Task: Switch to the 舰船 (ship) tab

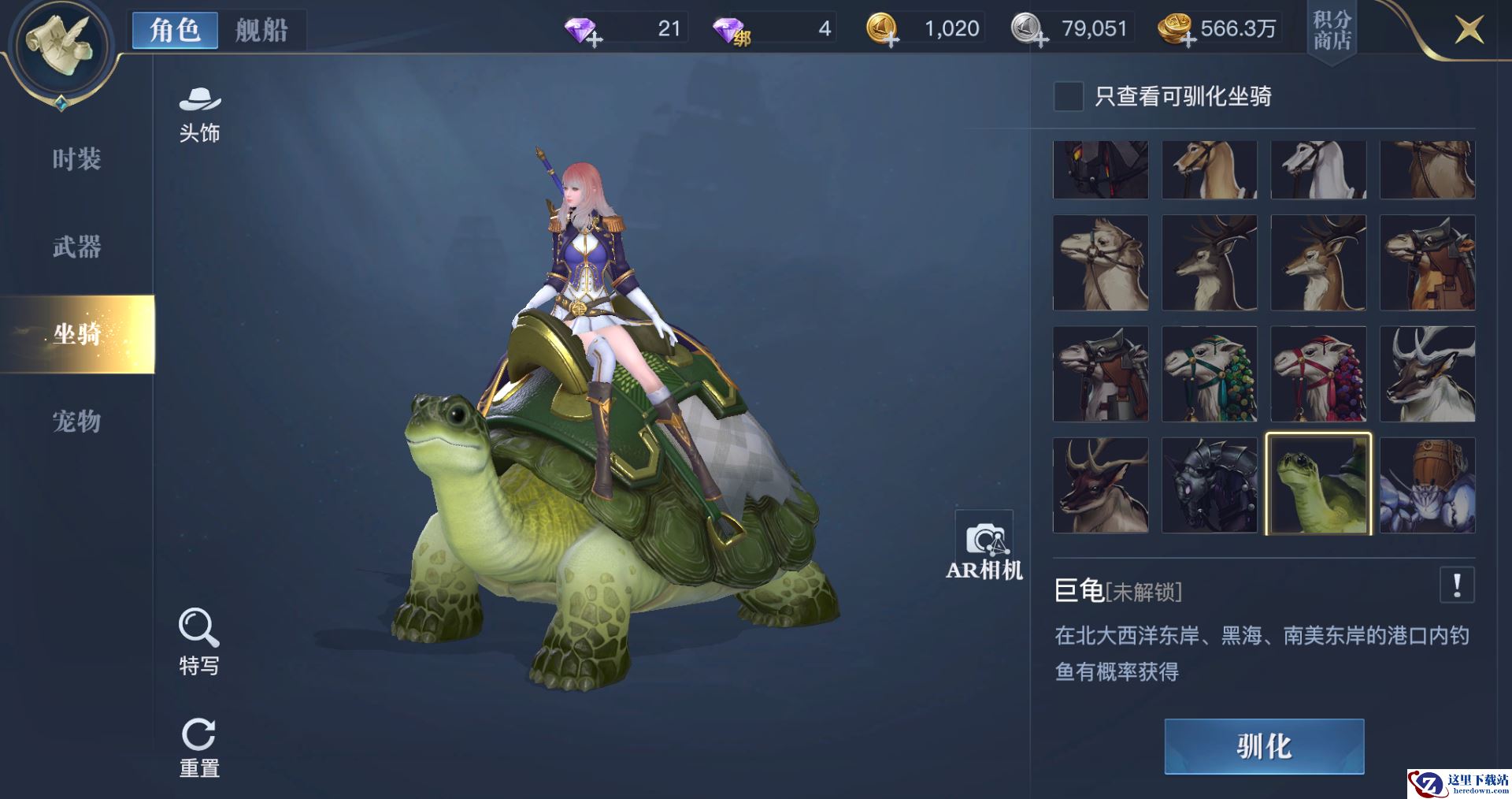Action: pyautogui.click(x=261, y=31)
